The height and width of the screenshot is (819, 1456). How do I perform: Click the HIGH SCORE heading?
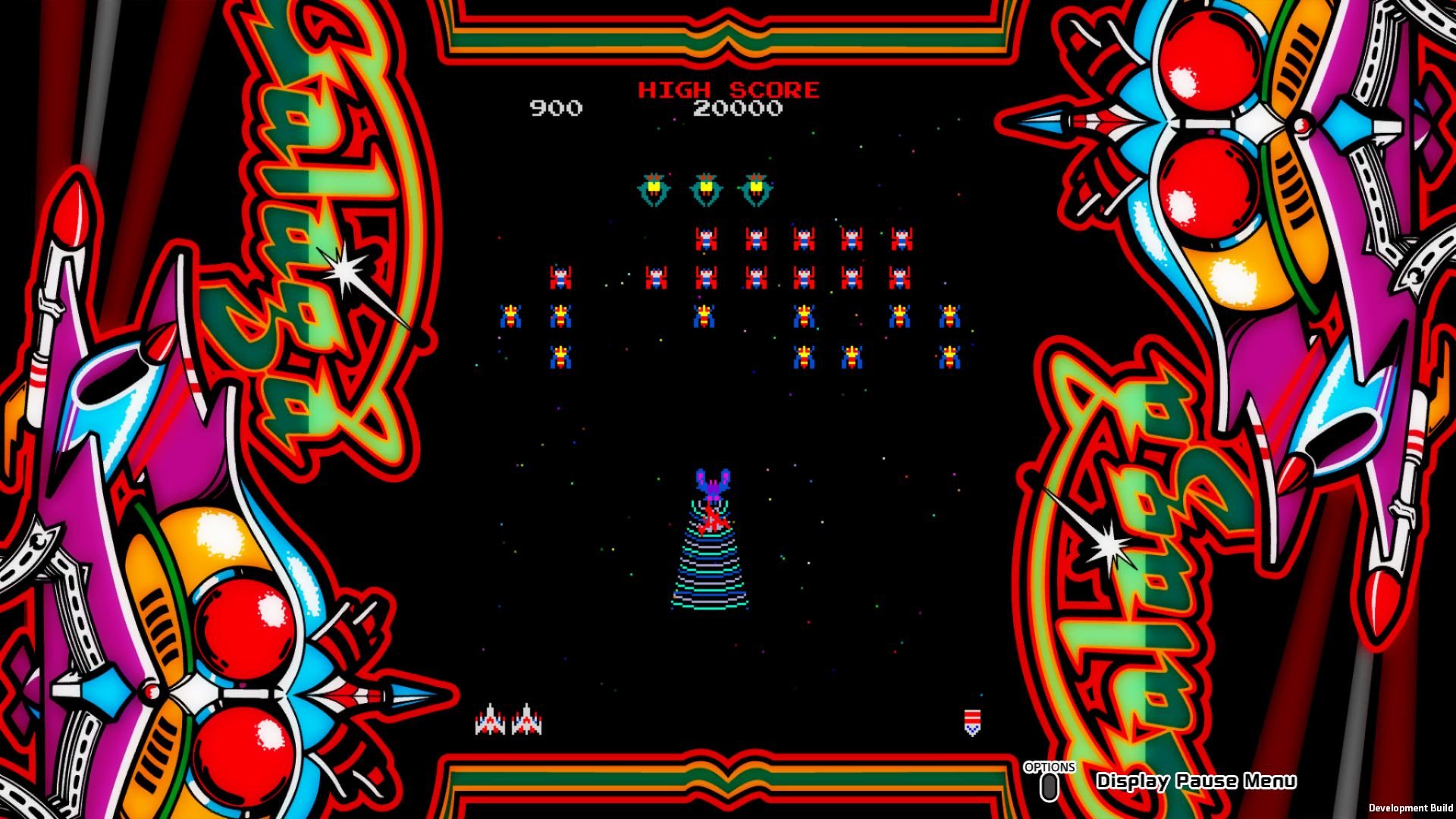(x=730, y=89)
